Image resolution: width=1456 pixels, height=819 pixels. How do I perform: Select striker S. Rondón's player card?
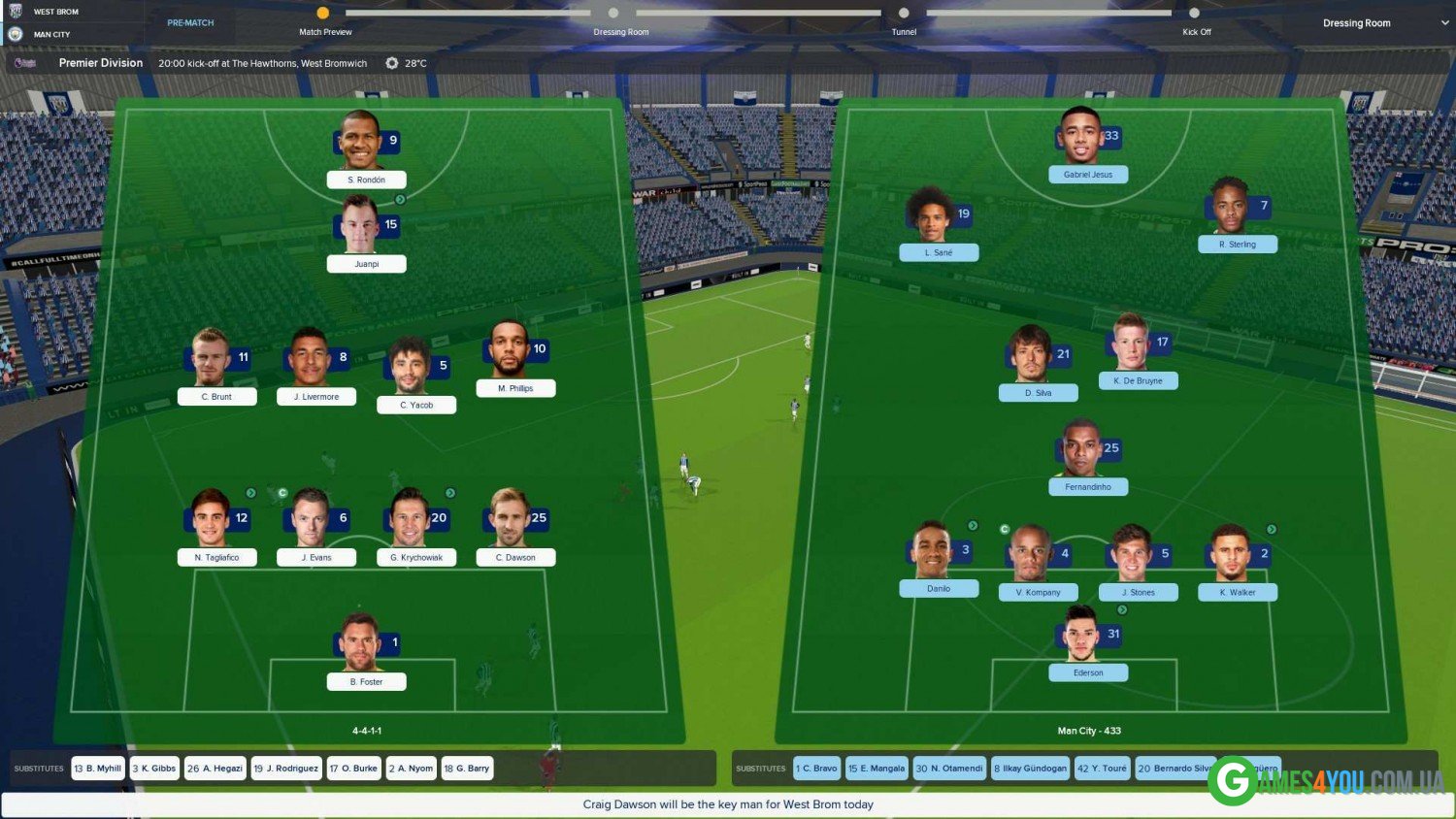click(366, 180)
